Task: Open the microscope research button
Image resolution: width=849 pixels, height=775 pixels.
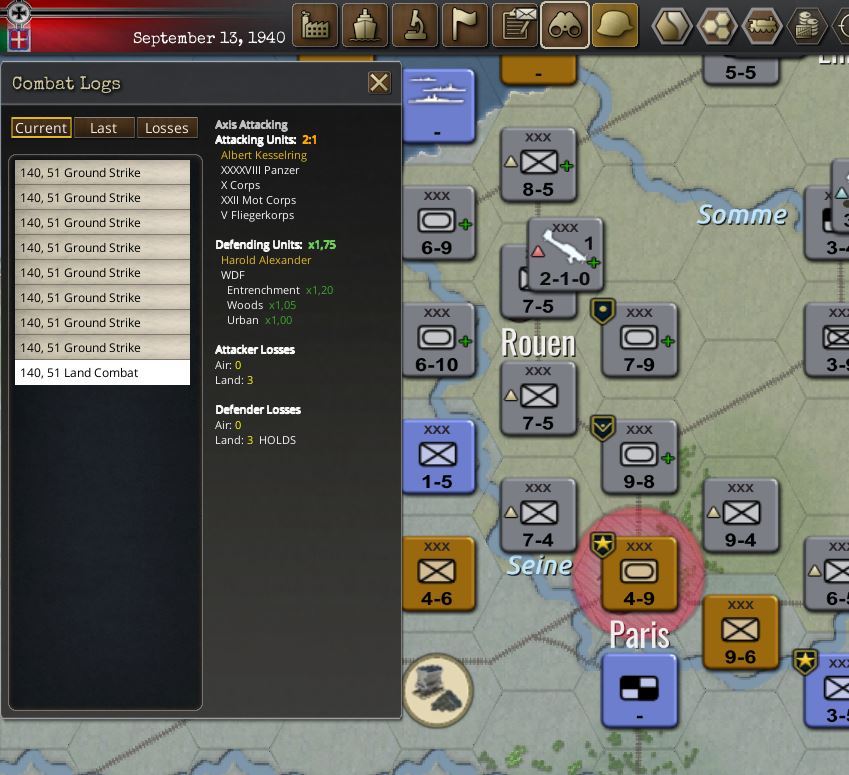Action: coord(415,26)
